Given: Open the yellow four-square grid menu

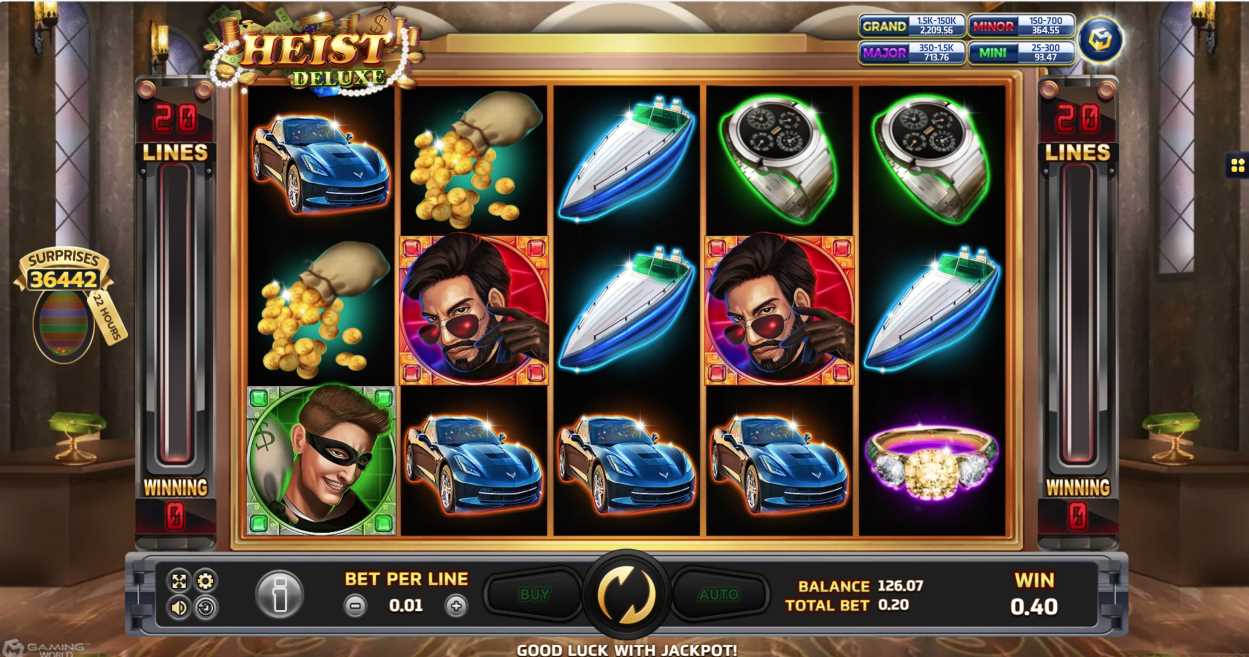Looking at the screenshot, I should pyautogui.click(x=1237, y=165).
